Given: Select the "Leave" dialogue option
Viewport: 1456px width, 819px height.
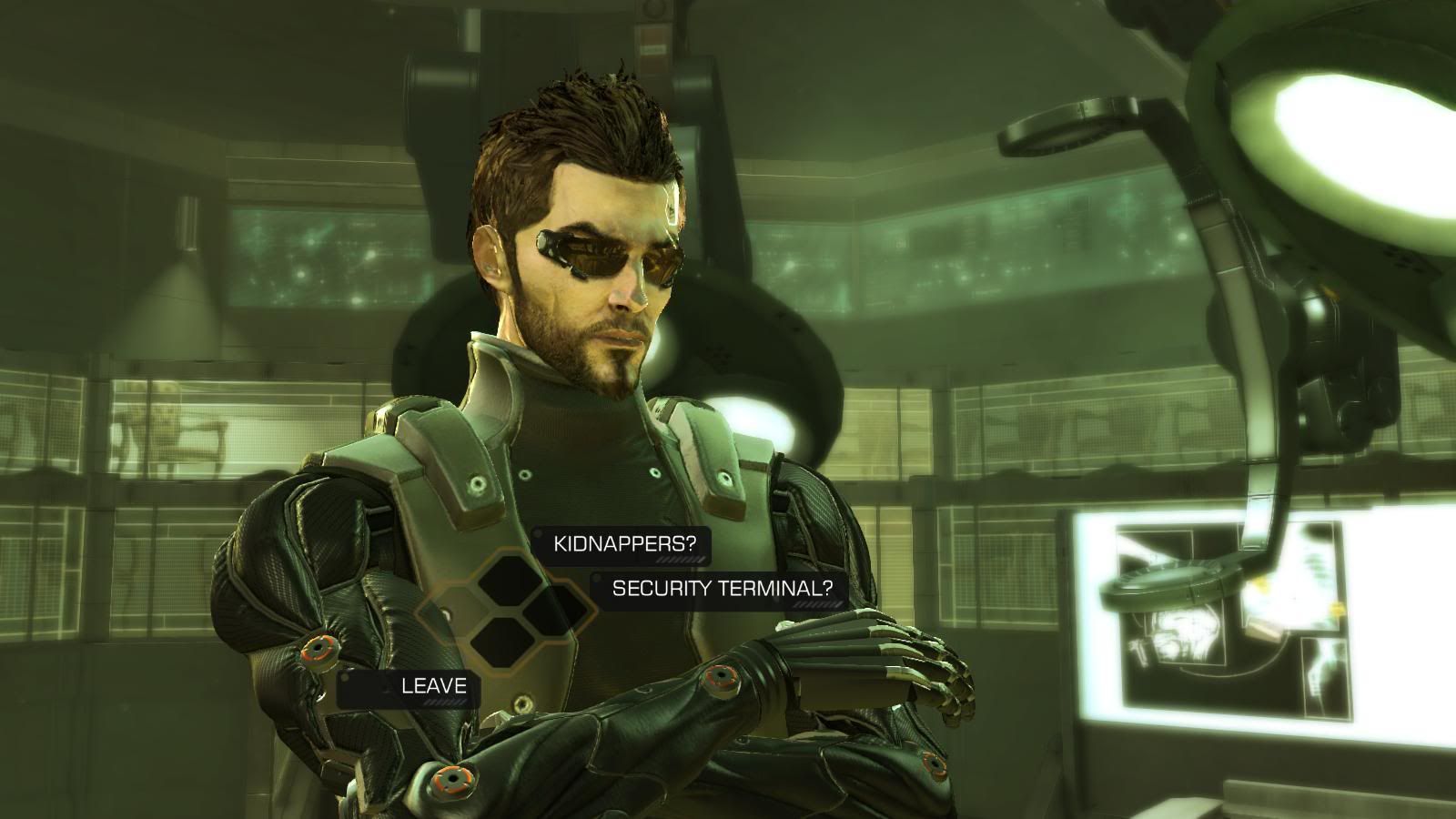Looking at the screenshot, I should [x=433, y=686].
